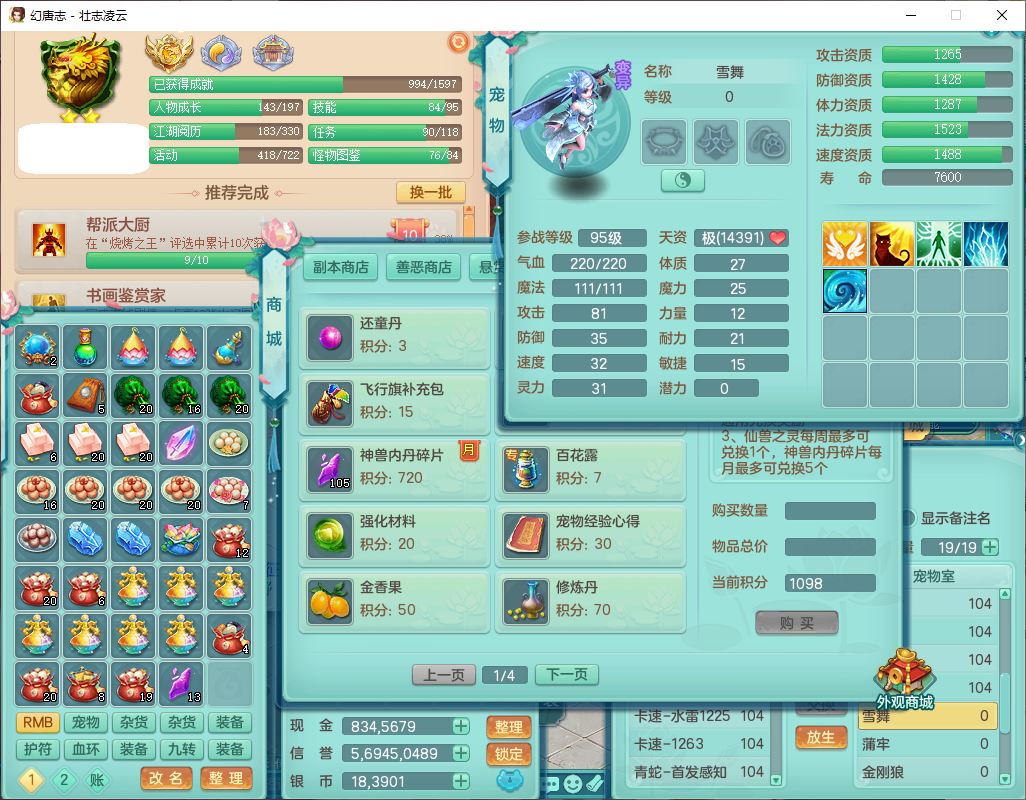This screenshot has height=800, width=1026.
Task: Select 还童丹 in the shop
Action: [x=394, y=335]
